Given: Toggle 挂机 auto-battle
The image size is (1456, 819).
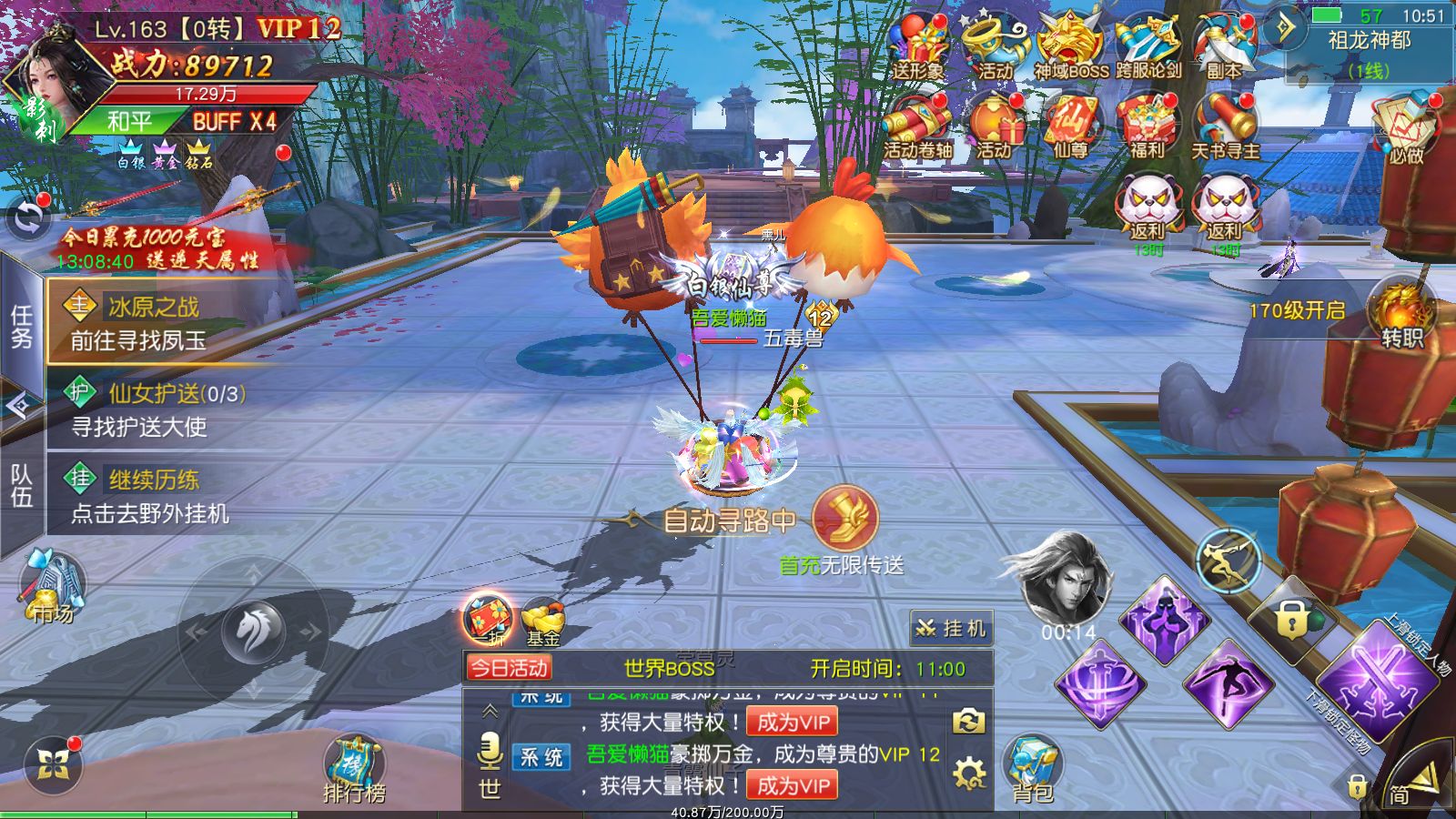Looking at the screenshot, I should [952, 628].
